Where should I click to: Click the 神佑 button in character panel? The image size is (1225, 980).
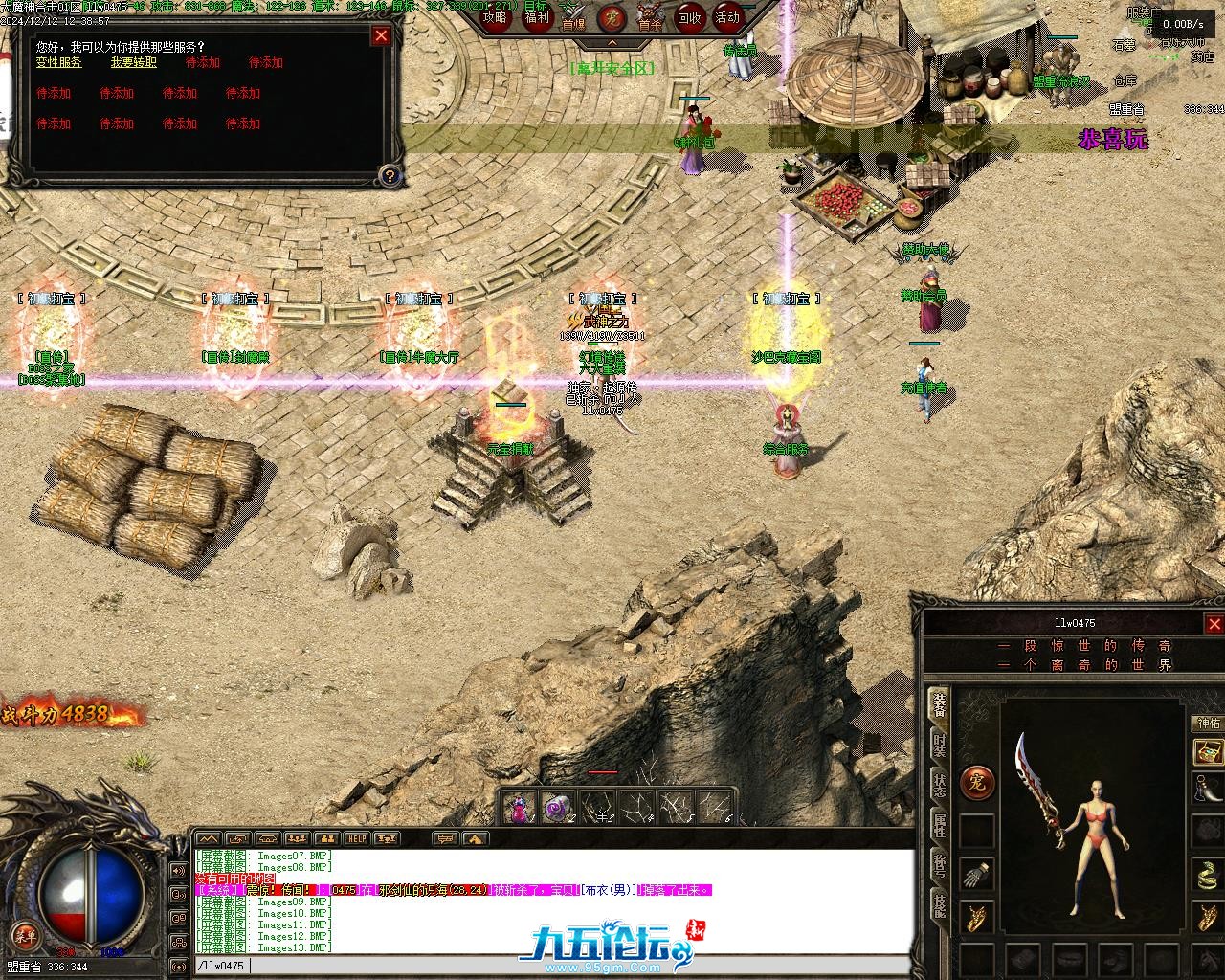(1207, 724)
